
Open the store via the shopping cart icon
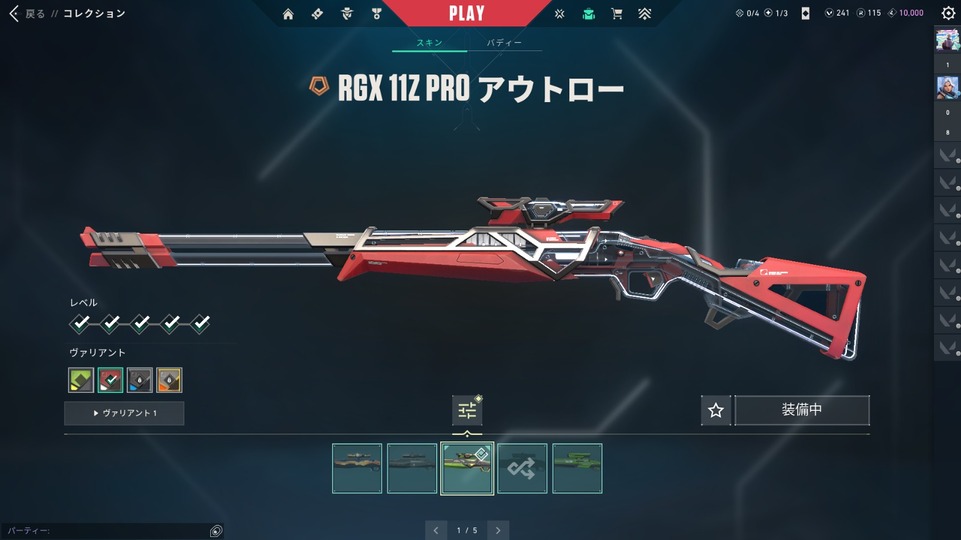(x=616, y=14)
